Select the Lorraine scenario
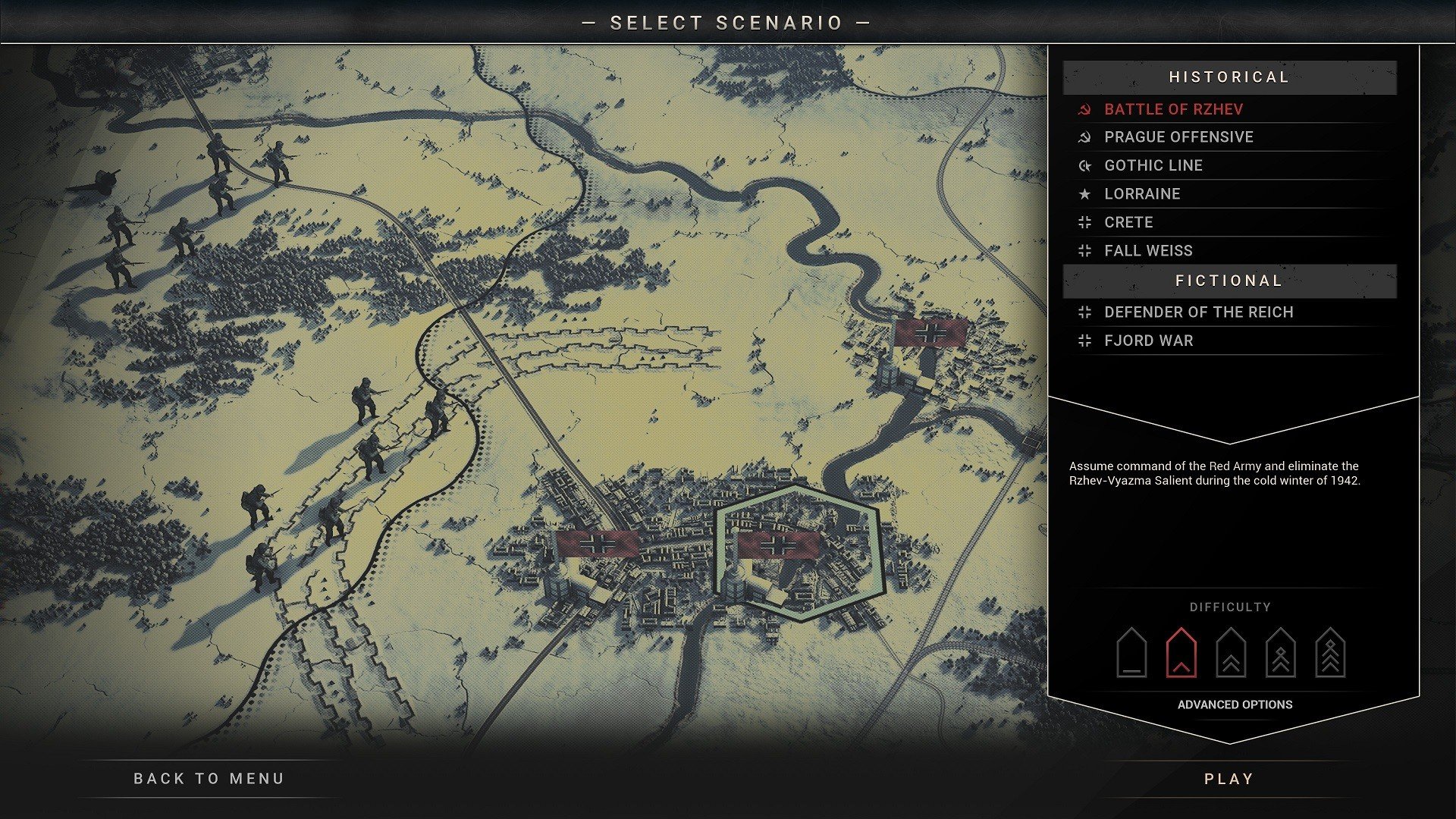The image size is (1456, 819). 1142,194
